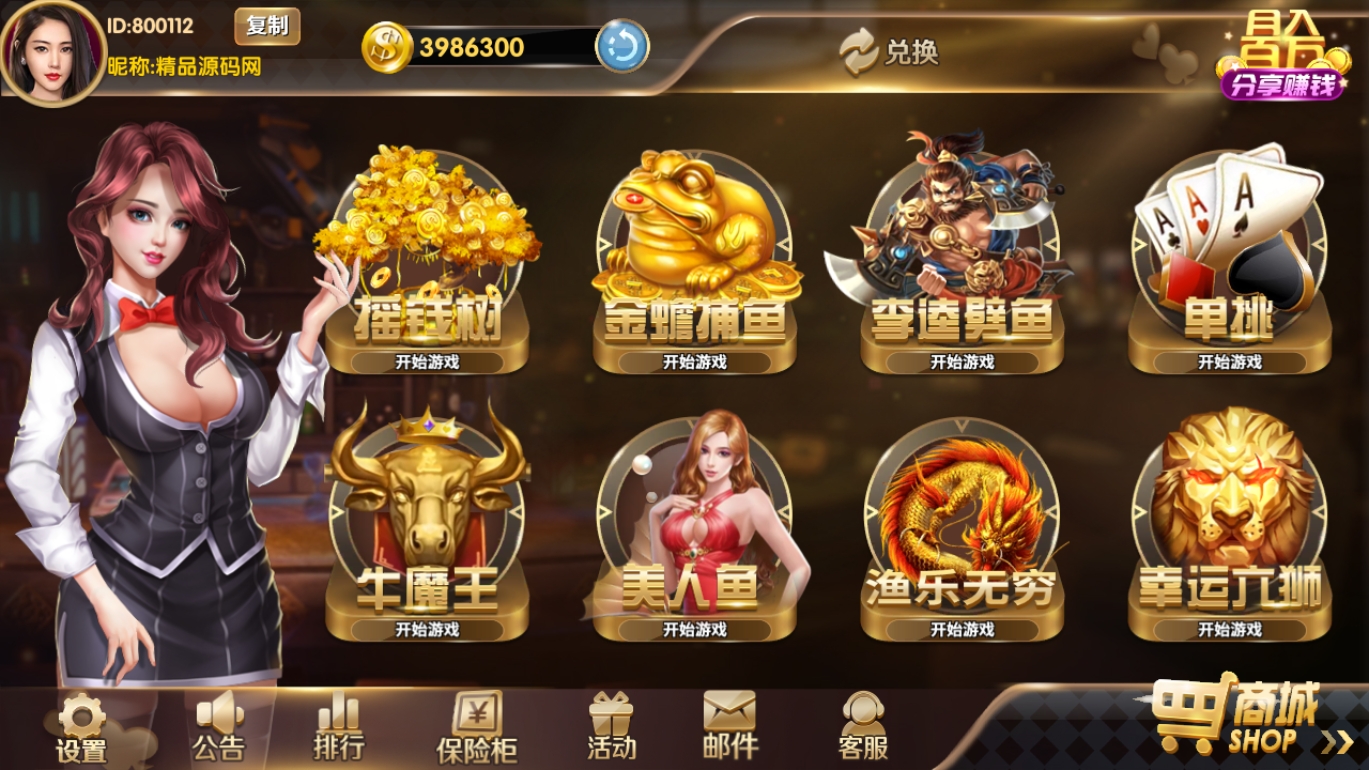Tap the 复制 copy ID button
This screenshot has width=1369, height=770.
point(268,28)
